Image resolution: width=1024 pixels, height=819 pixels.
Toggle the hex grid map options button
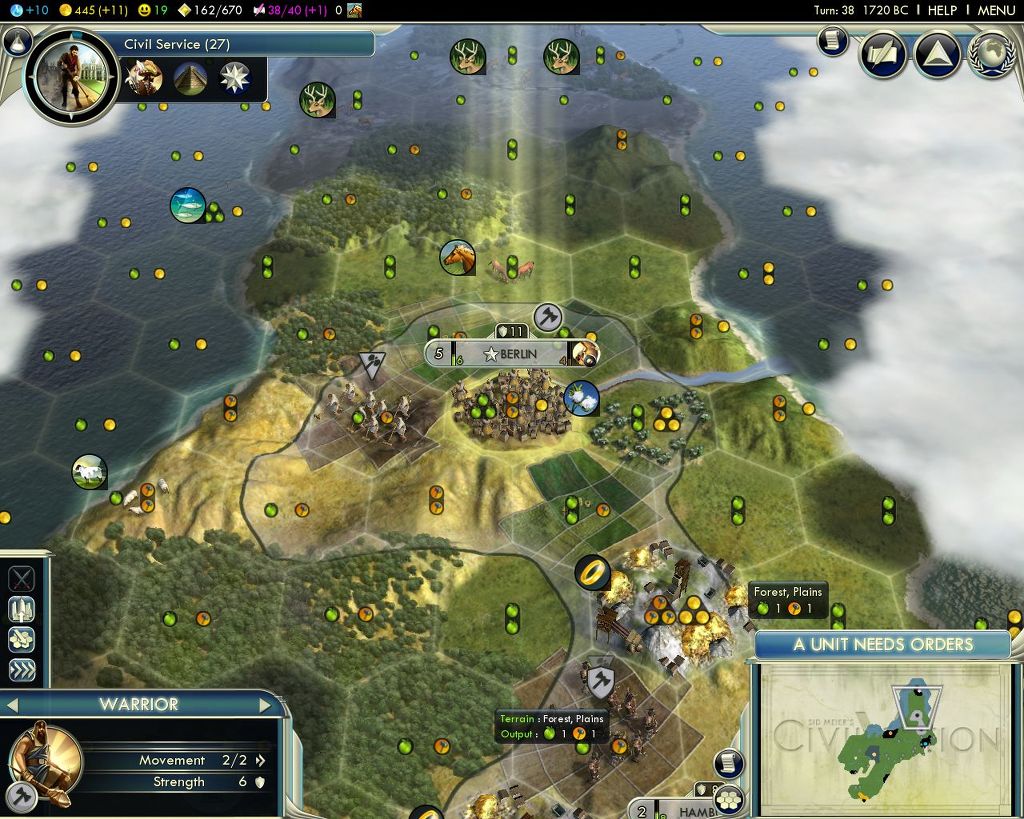(730, 798)
